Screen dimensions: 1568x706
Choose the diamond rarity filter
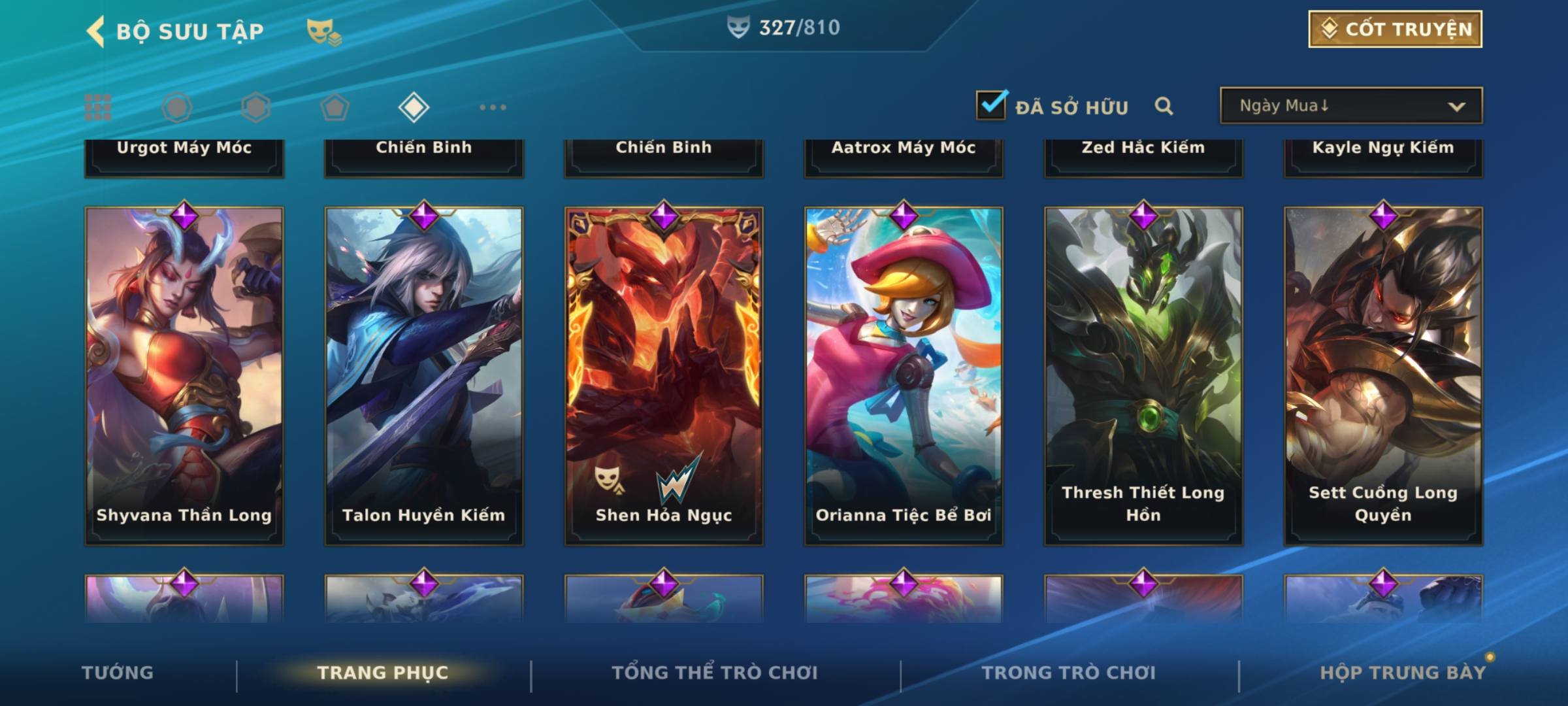pyautogui.click(x=414, y=107)
